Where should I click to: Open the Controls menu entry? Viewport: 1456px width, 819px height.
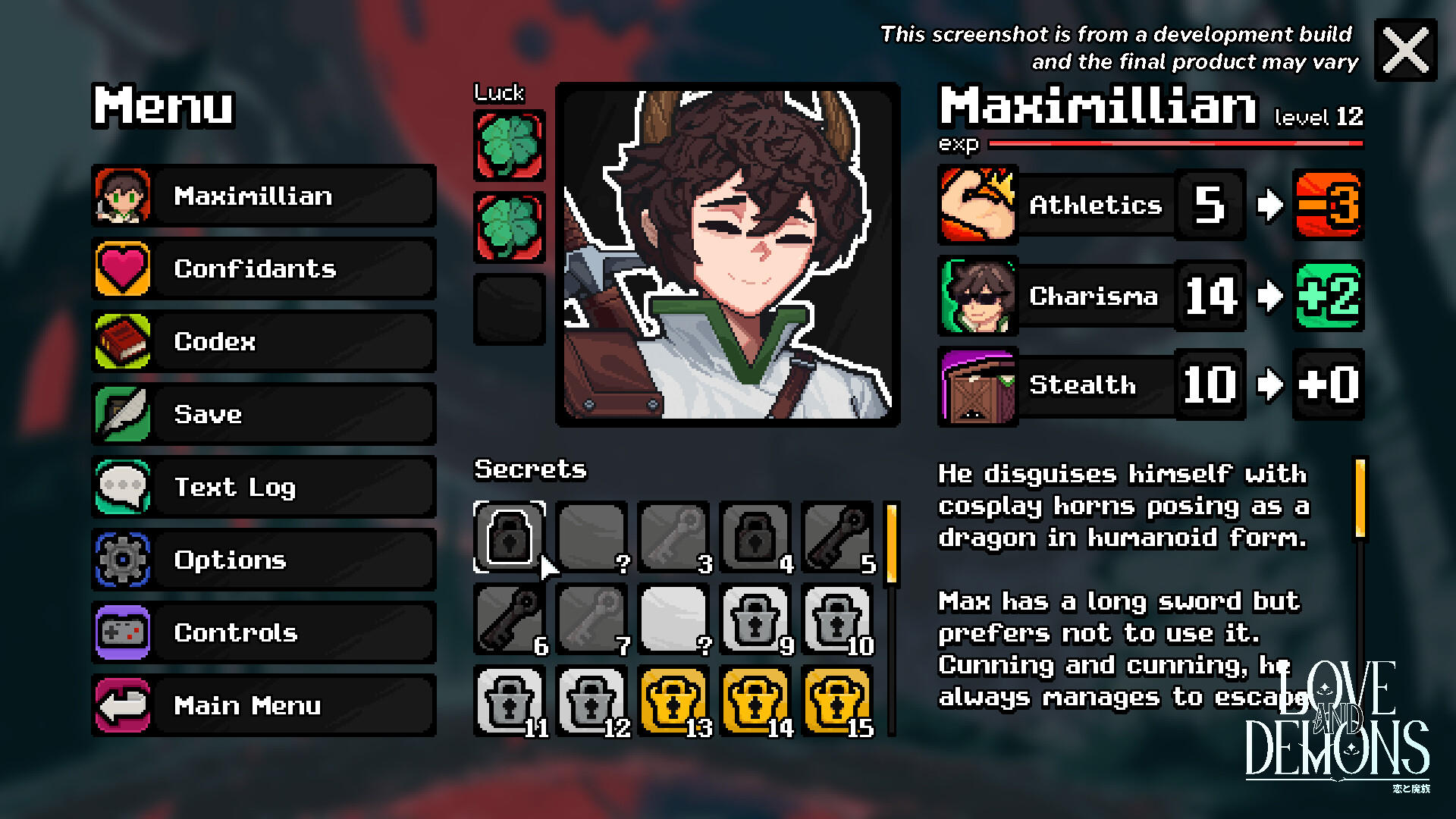[x=122, y=632]
